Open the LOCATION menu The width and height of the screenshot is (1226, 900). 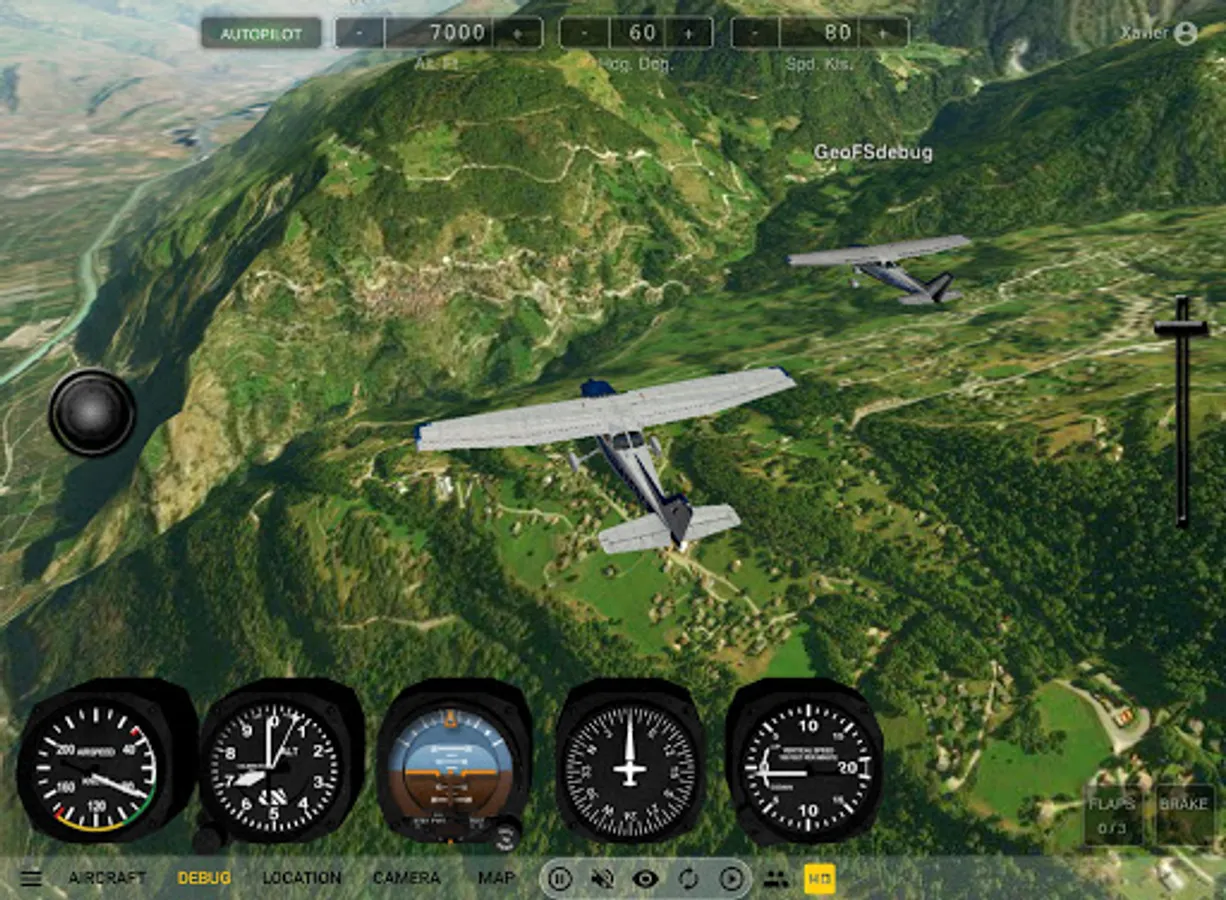(301, 878)
